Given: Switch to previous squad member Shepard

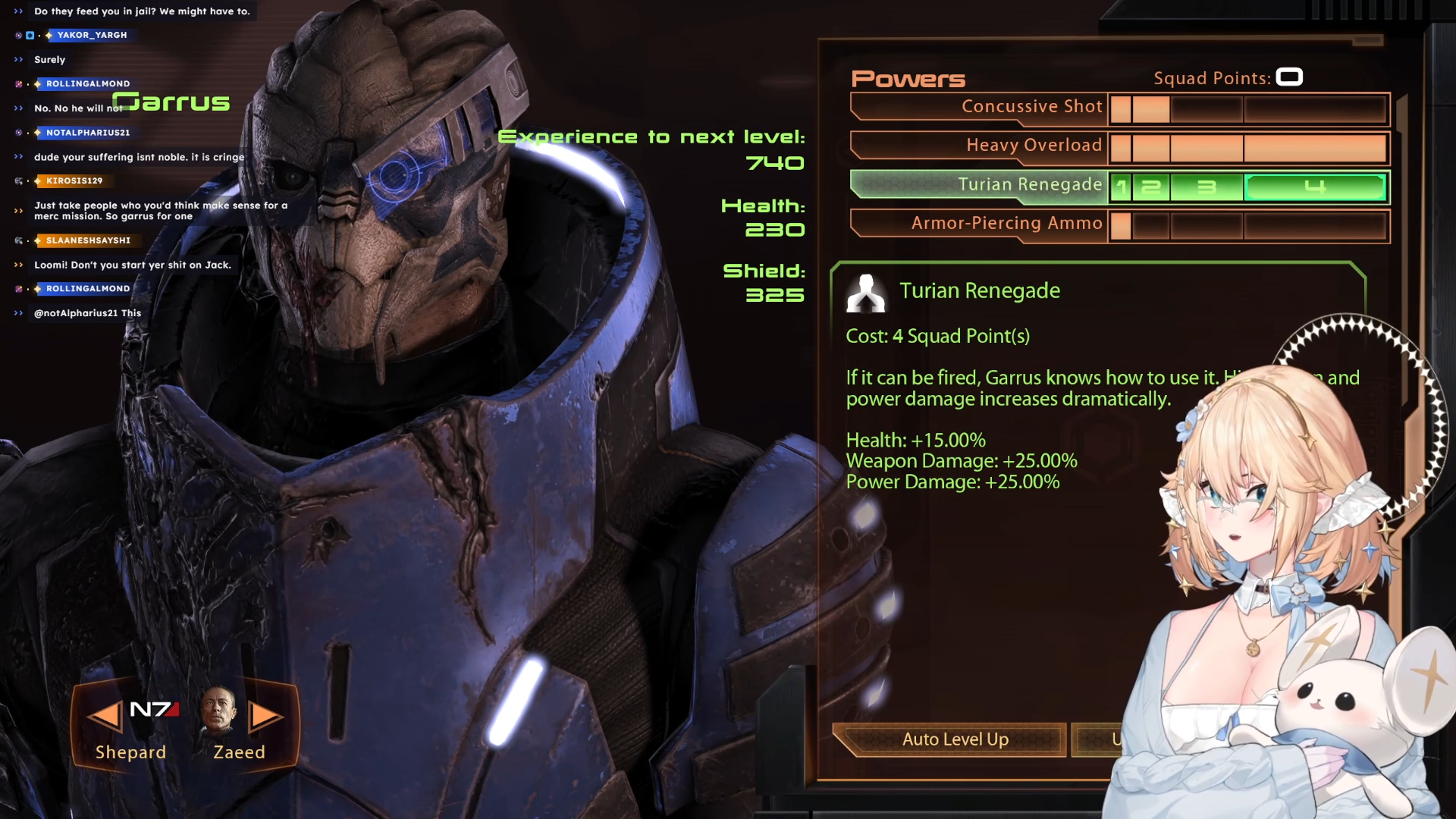Looking at the screenshot, I should 105,717.
